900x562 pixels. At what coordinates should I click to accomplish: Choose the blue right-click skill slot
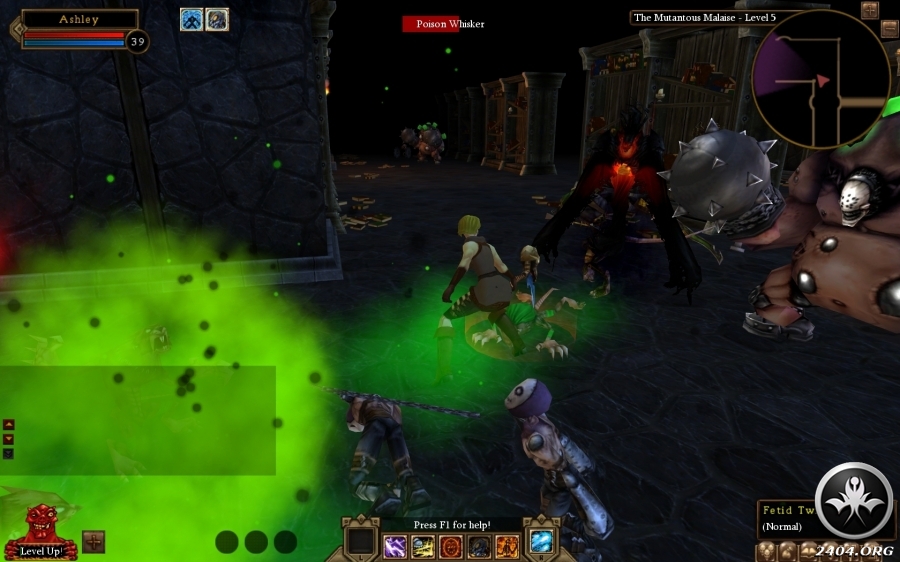click(542, 541)
